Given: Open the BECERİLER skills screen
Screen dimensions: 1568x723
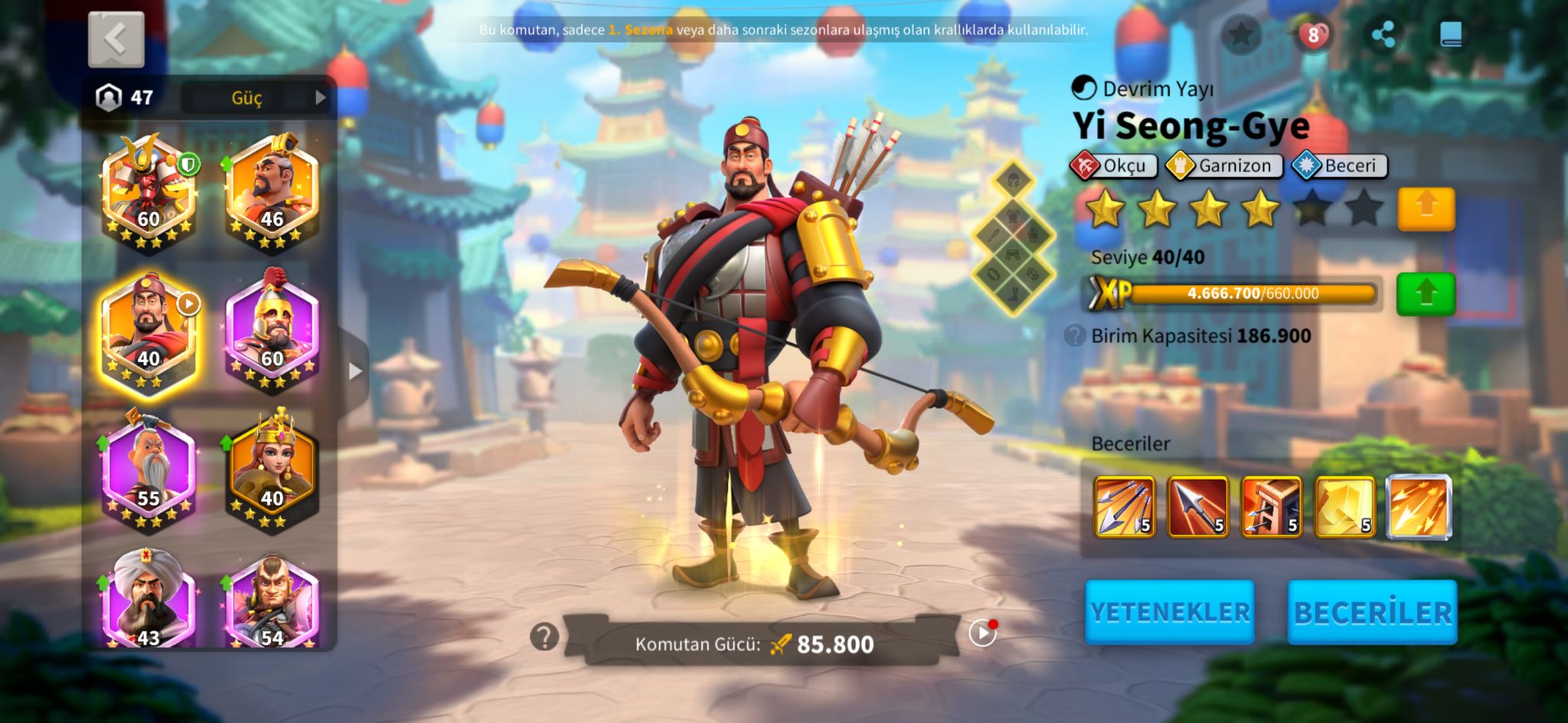Looking at the screenshot, I should 1372,612.
